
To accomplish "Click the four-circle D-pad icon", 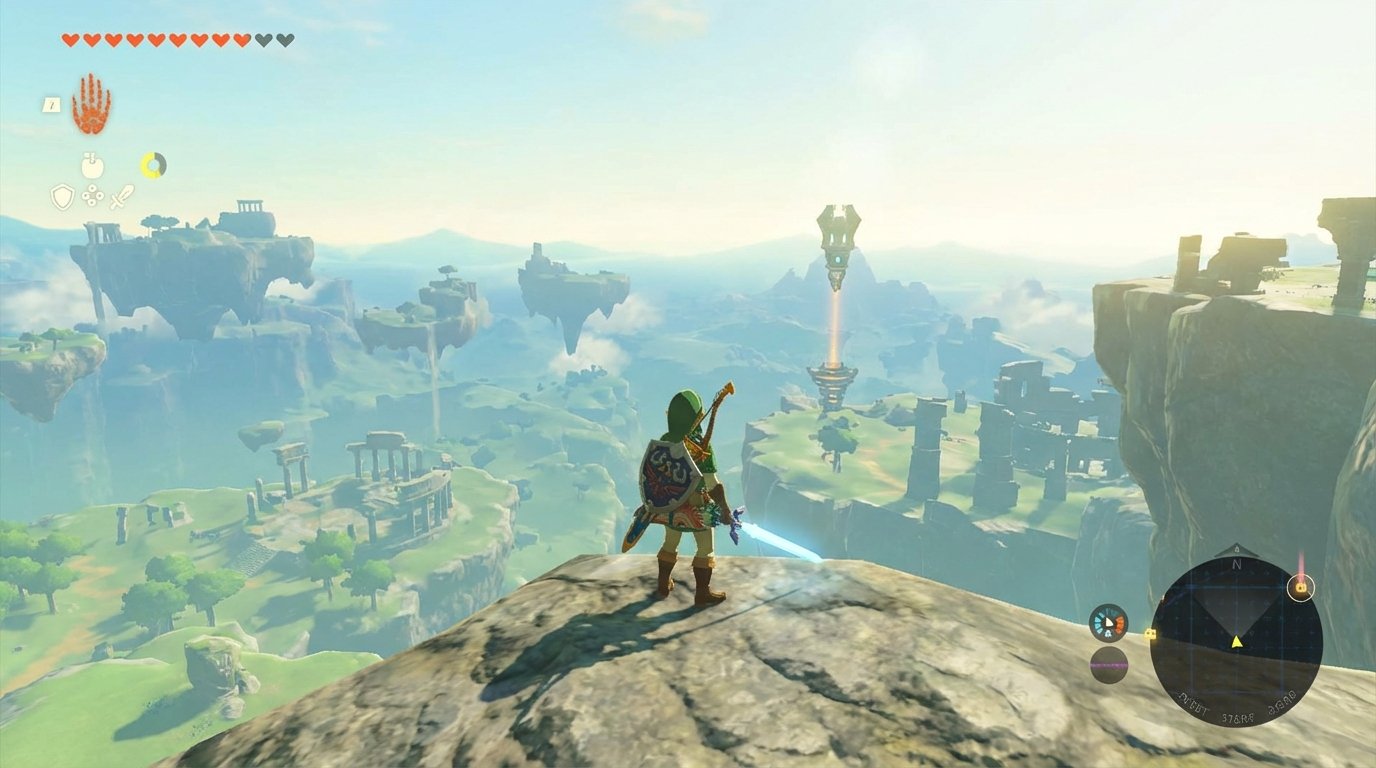I will coord(93,196).
